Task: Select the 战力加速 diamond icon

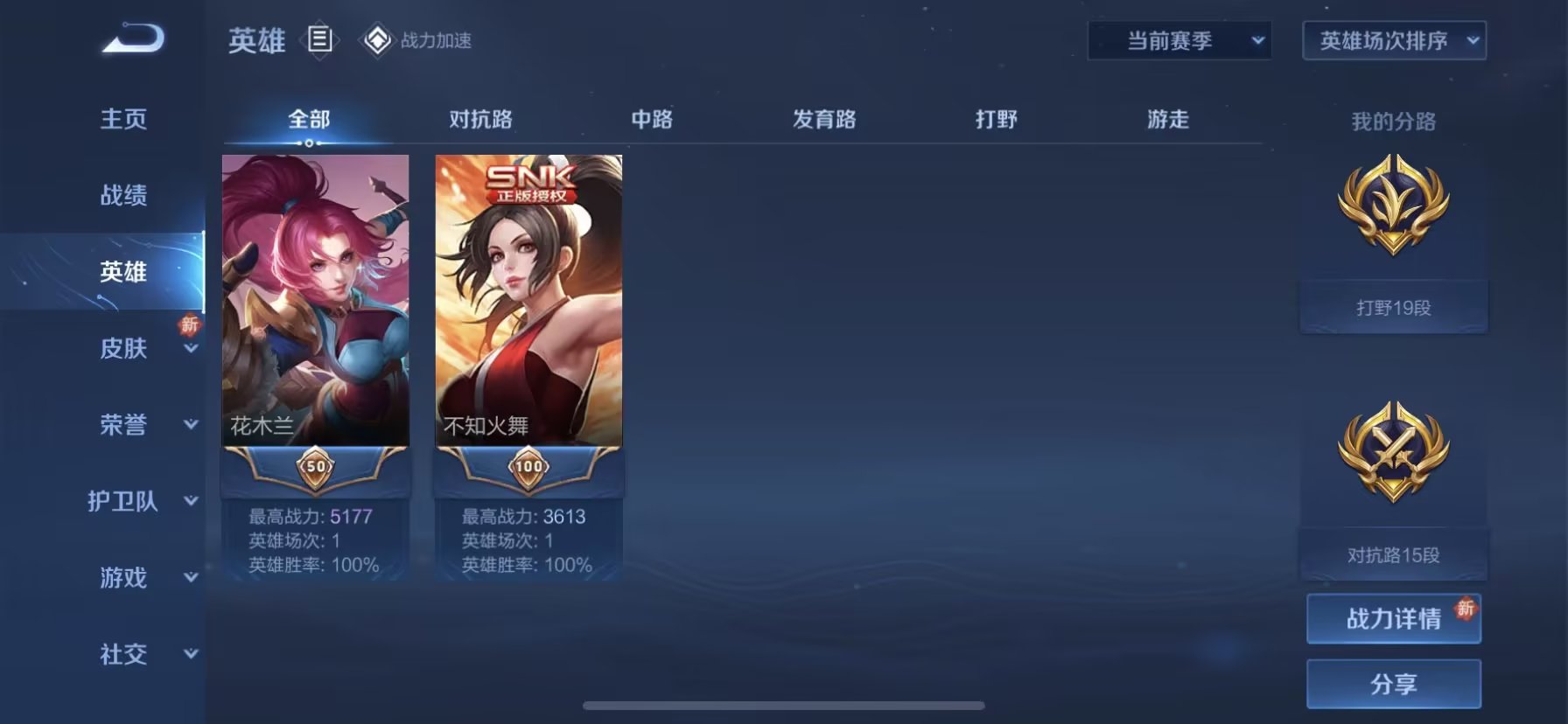Action: click(x=378, y=38)
